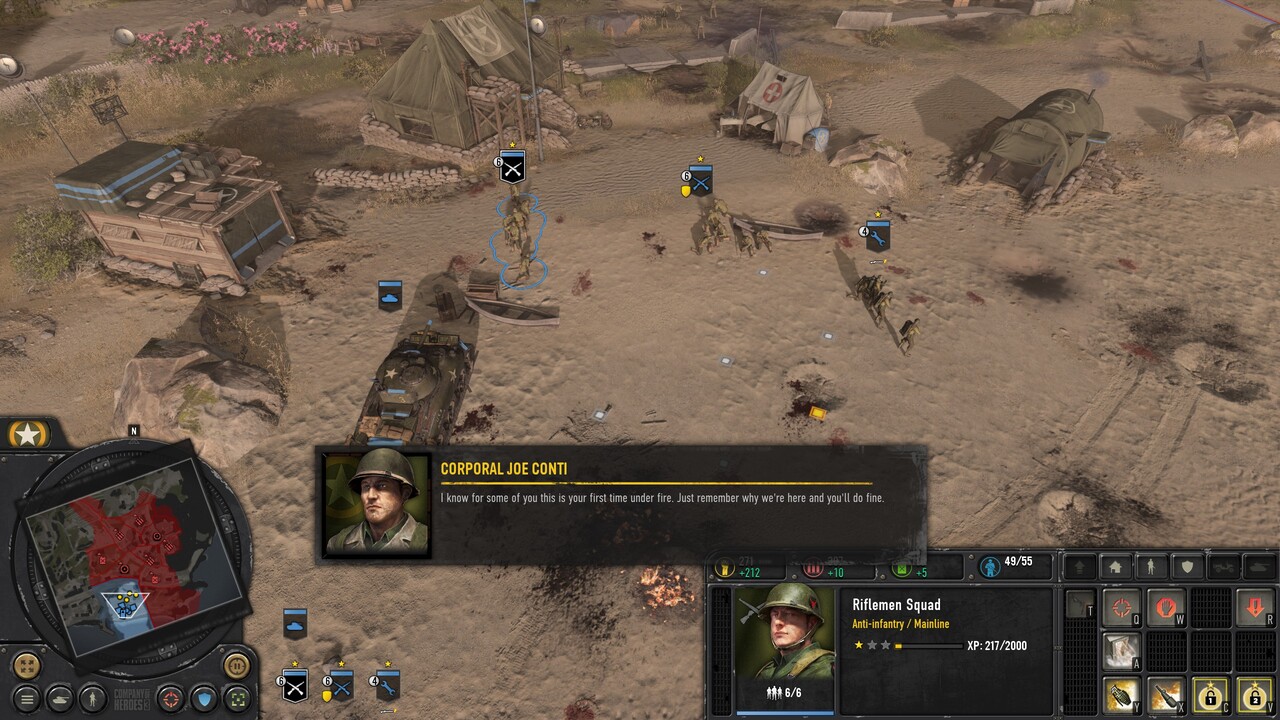The image size is (1280, 720).
Task: Select the crossed-rifles squad badge in the bottom unit bar
Action: (294, 687)
